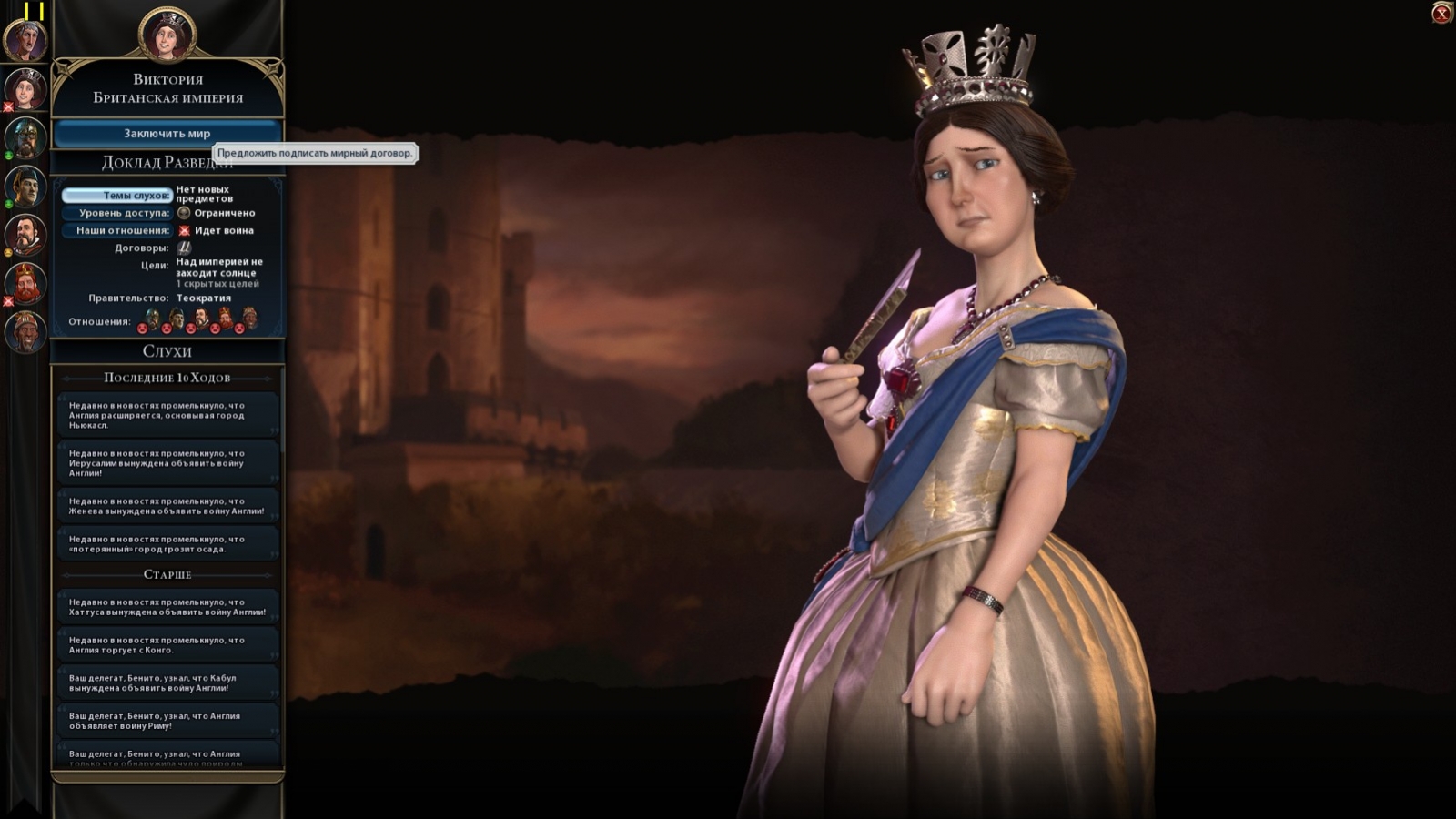Select the Темы слухов filter pill
Screen dimensions: 1456x819
(117, 194)
